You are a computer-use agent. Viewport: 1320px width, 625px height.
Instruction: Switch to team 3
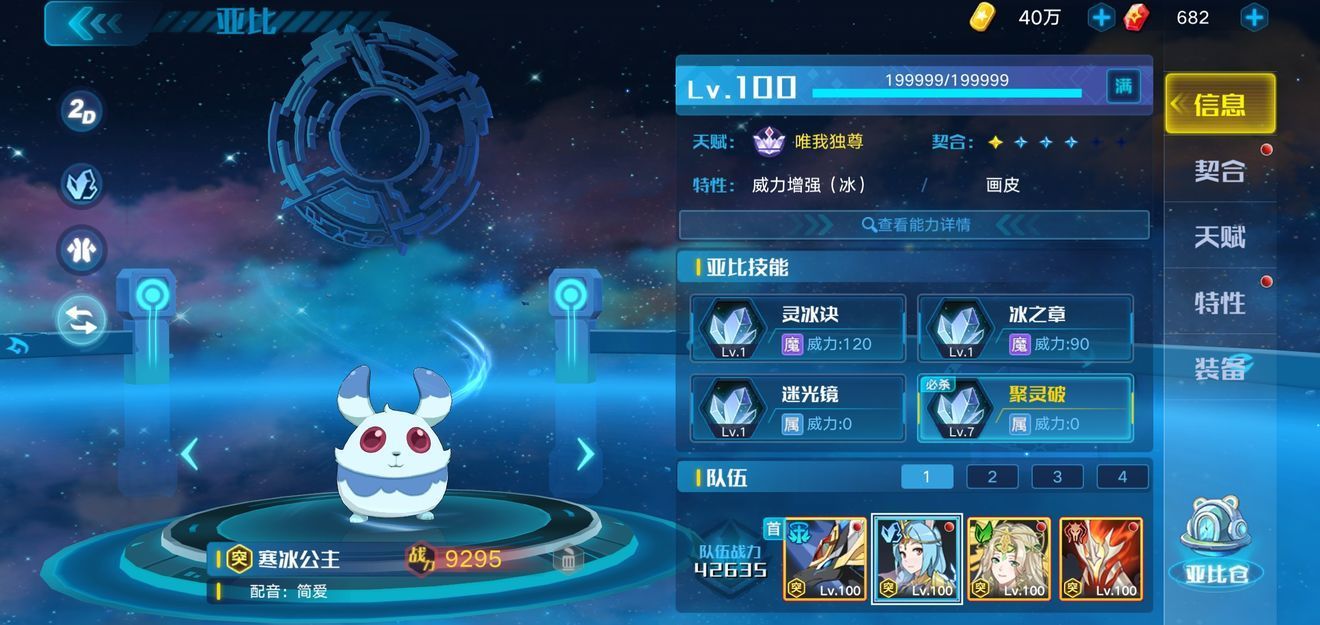(x=1057, y=477)
